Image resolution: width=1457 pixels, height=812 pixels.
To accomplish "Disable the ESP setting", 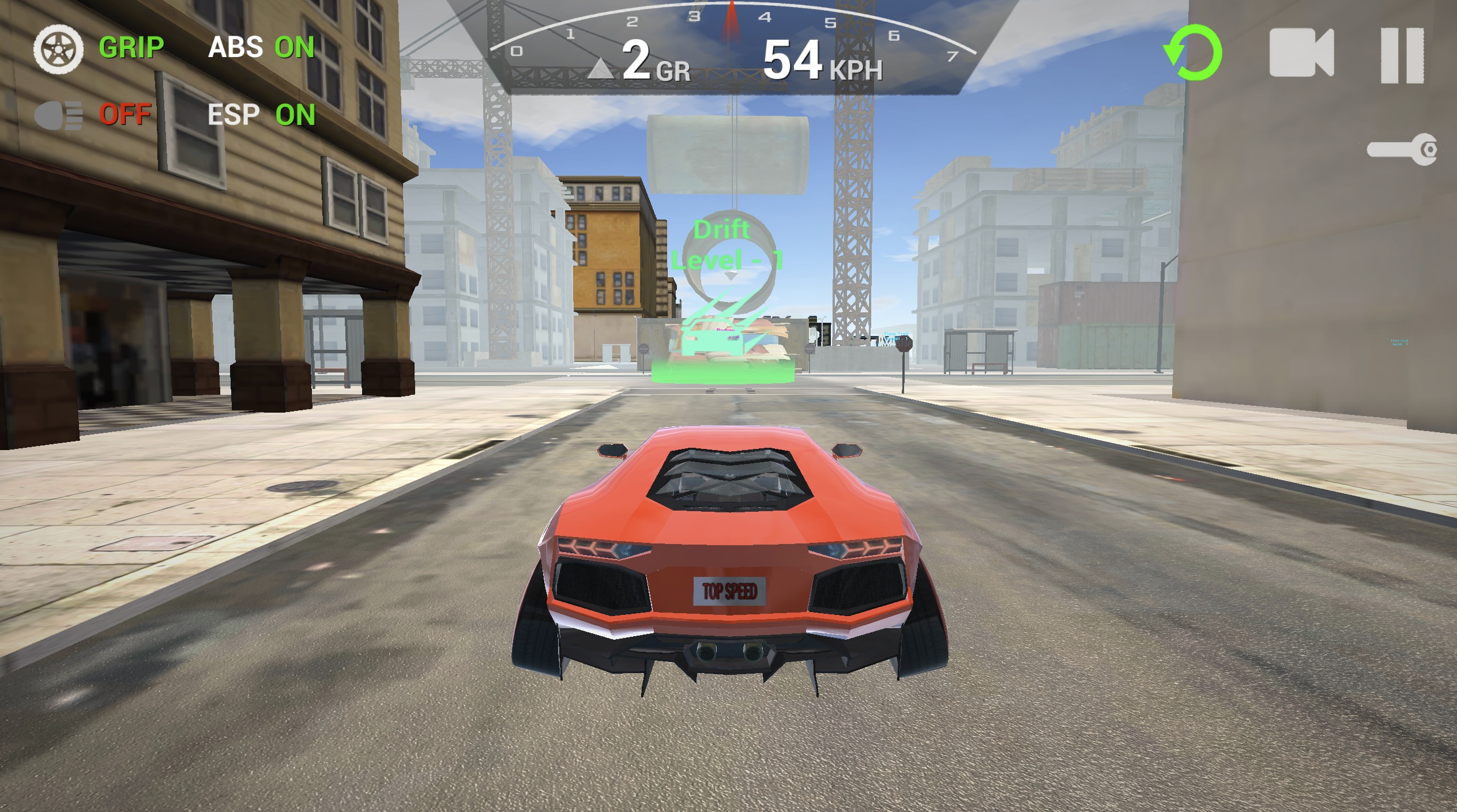I will pos(261,115).
